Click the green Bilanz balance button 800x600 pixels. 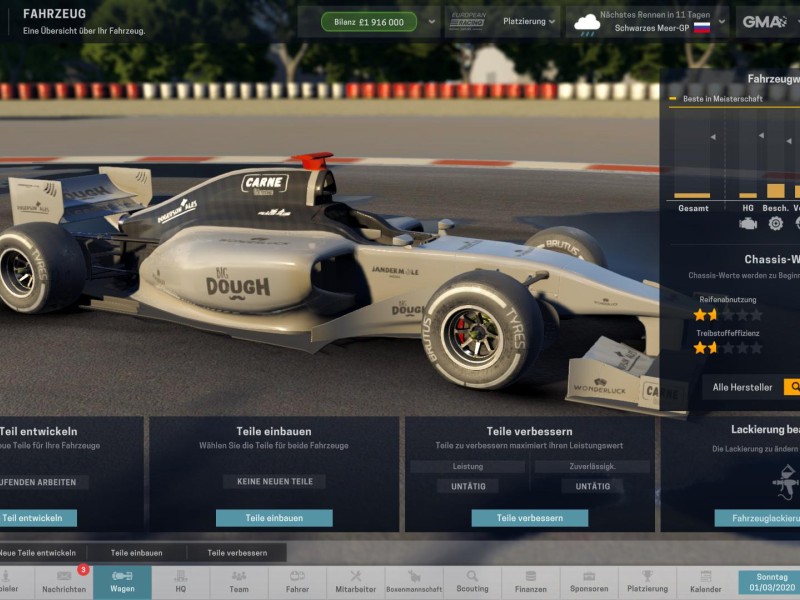[x=369, y=22]
